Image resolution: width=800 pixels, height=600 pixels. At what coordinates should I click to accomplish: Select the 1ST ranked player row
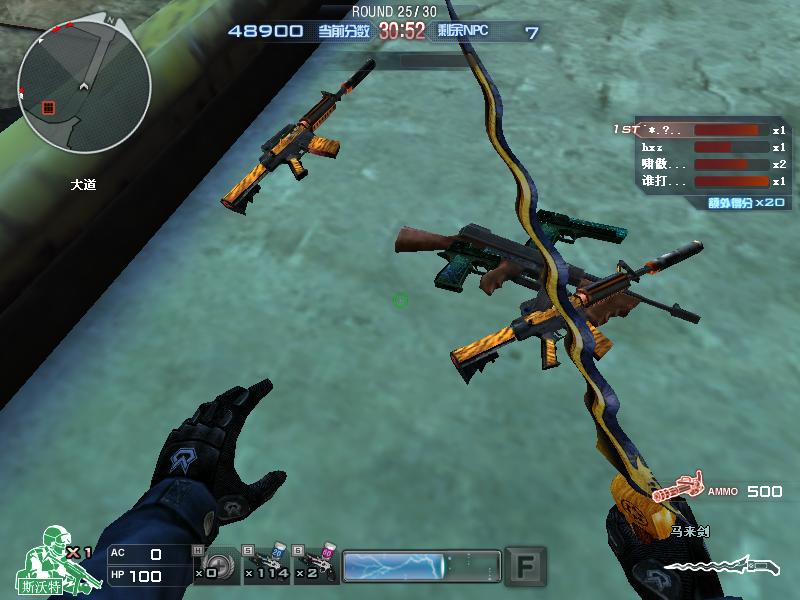[x=700, y=130]
